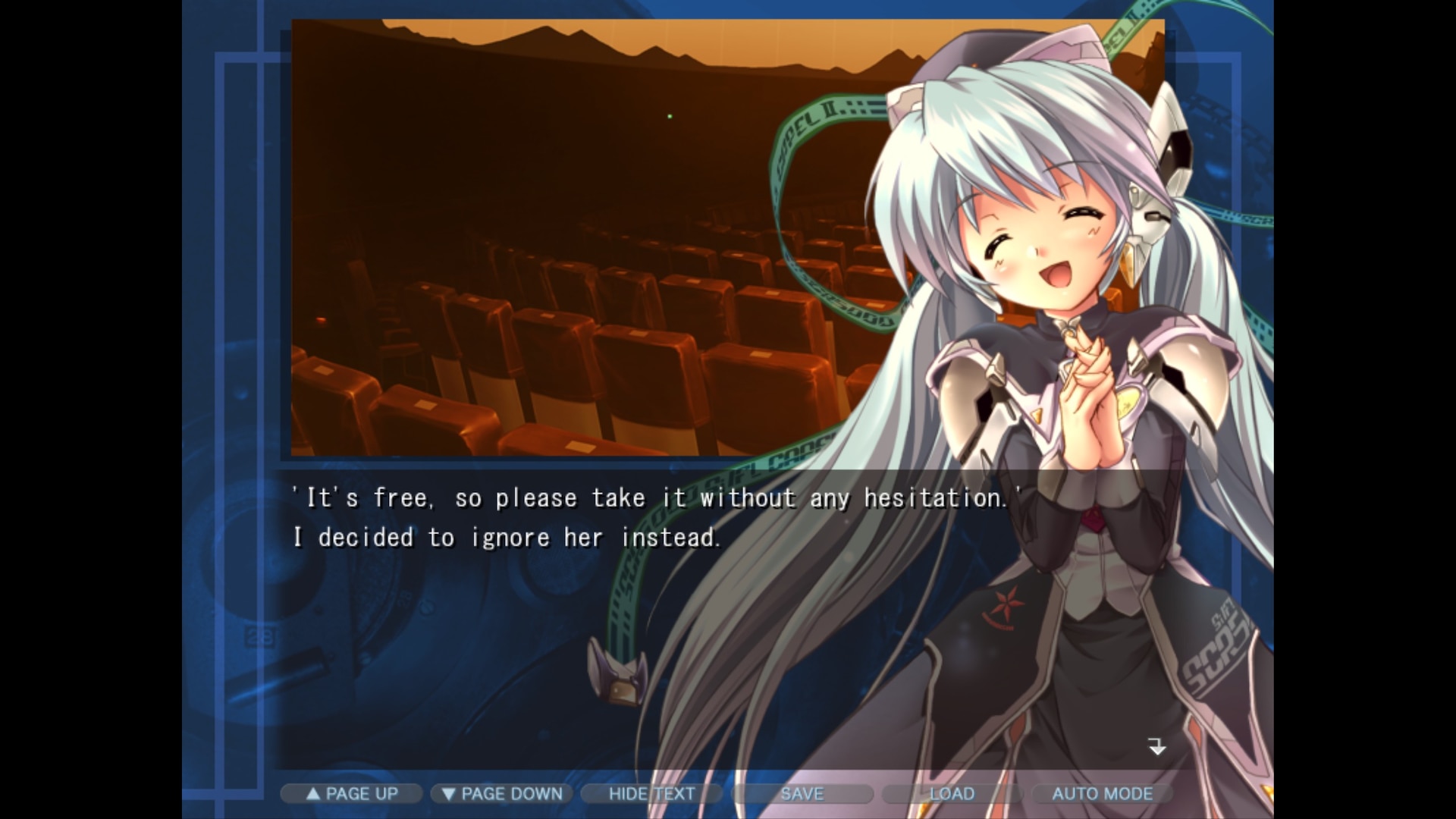Toggle AUTO MODE
Viewport: 1456px width, 819px height.
[x=1102, y=794]
